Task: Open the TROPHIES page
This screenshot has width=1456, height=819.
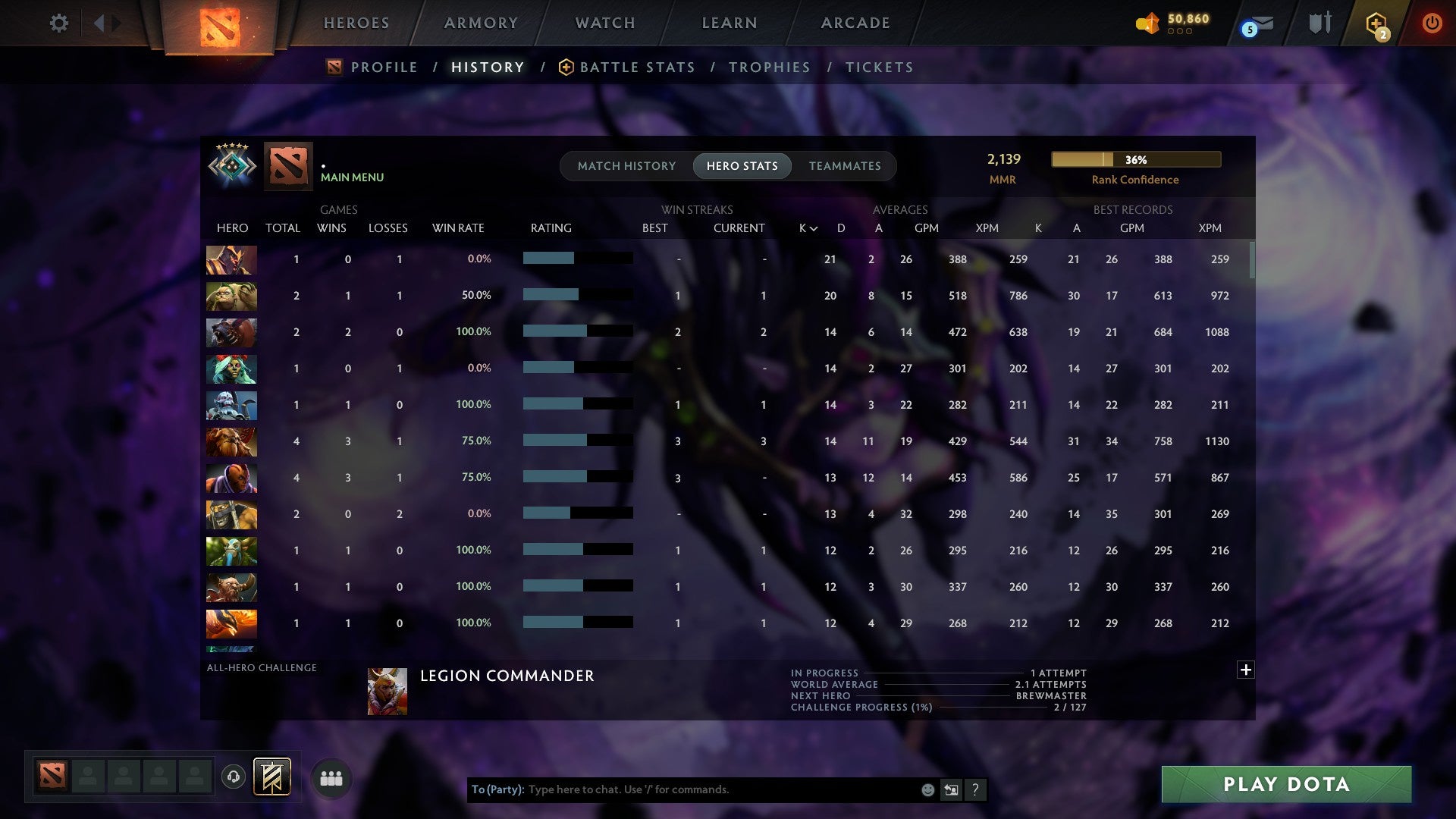Action: (x=769, y=67)
